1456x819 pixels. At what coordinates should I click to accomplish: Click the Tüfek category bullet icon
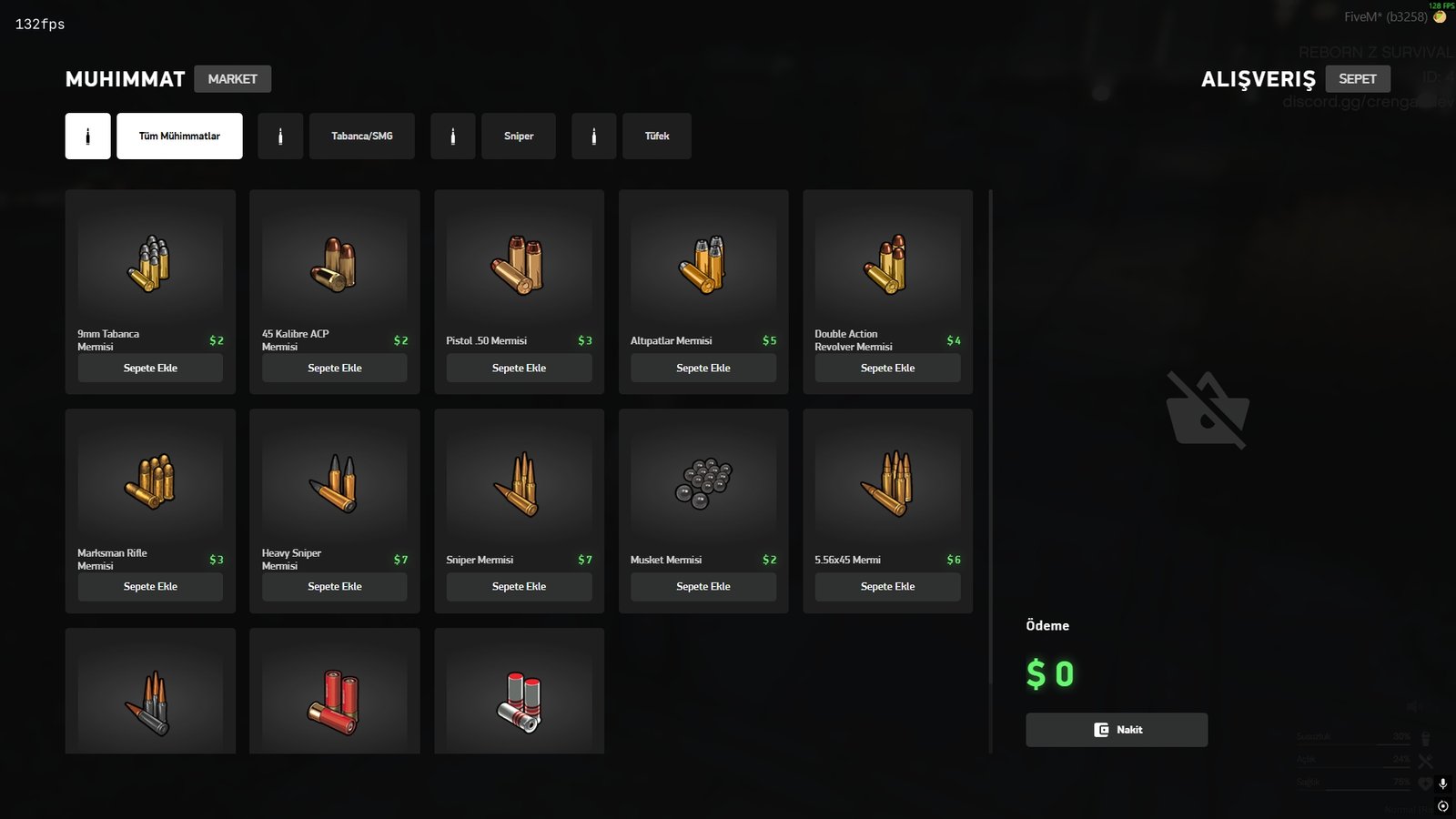594,136
